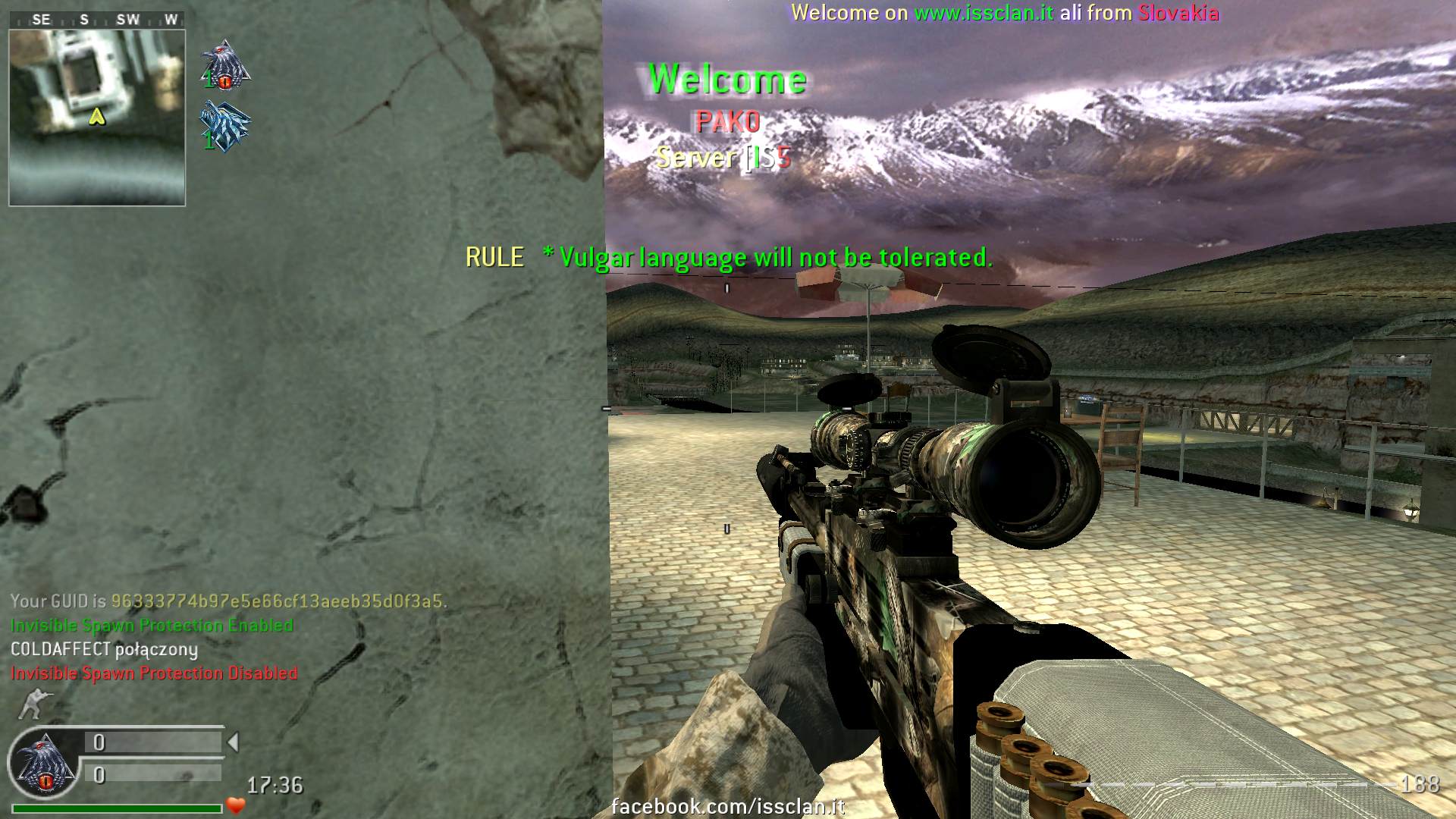Click the red eagle team icon beside the minimap
Screen dimensions: 1456x819
point(225,67)
